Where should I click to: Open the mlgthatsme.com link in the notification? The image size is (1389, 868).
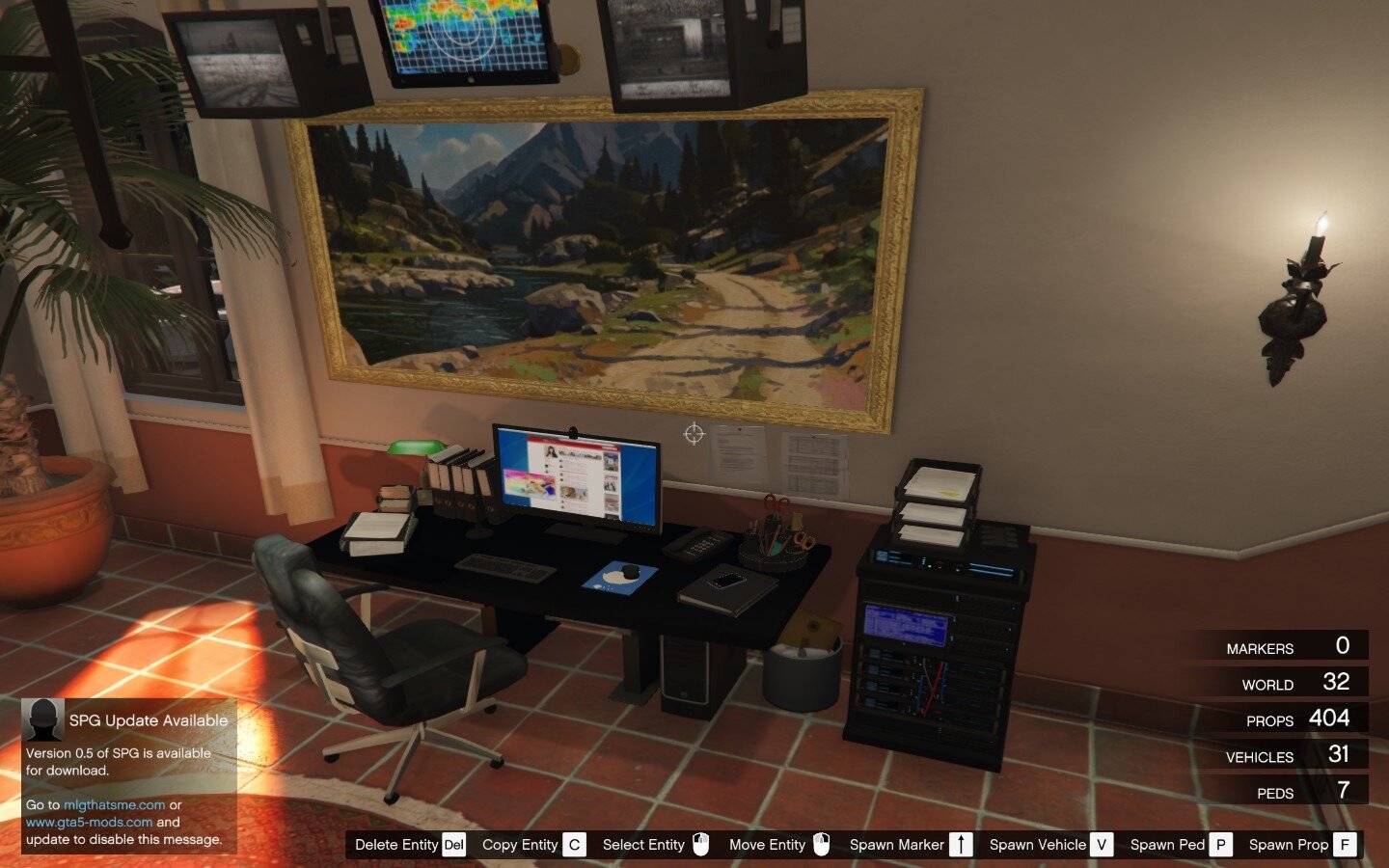tap(114, 804)
